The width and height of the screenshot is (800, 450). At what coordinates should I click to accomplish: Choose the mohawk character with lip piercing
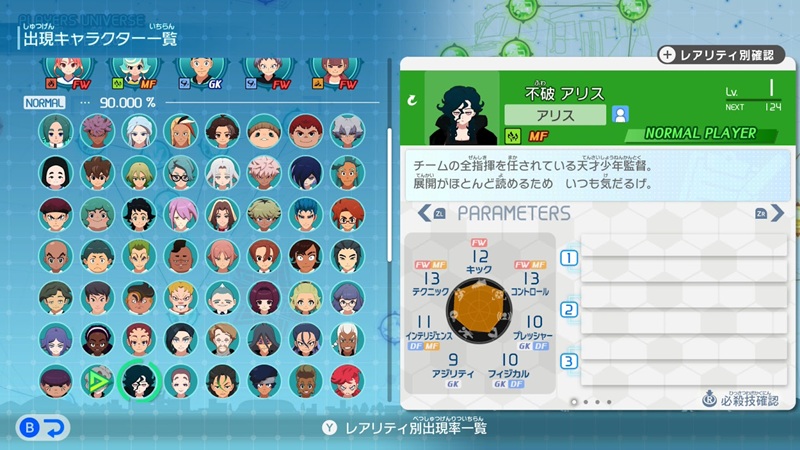pyautogui.click(x=180, y=256)
